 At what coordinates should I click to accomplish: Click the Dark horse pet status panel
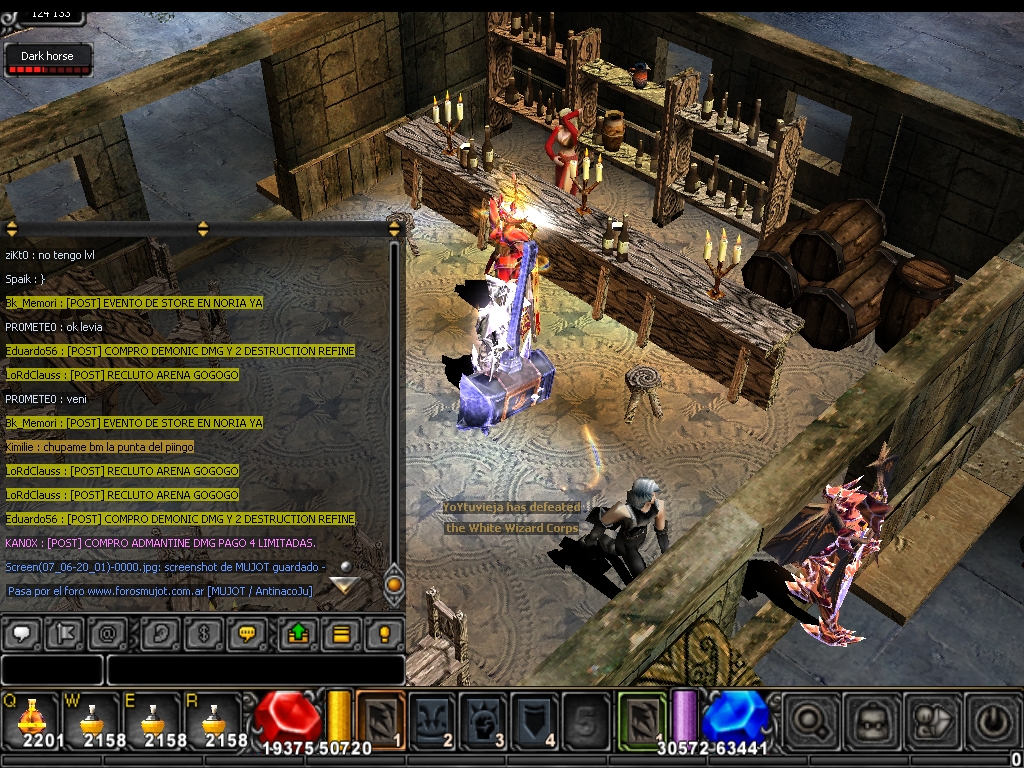pyautogui.click(x=47, y=59)
